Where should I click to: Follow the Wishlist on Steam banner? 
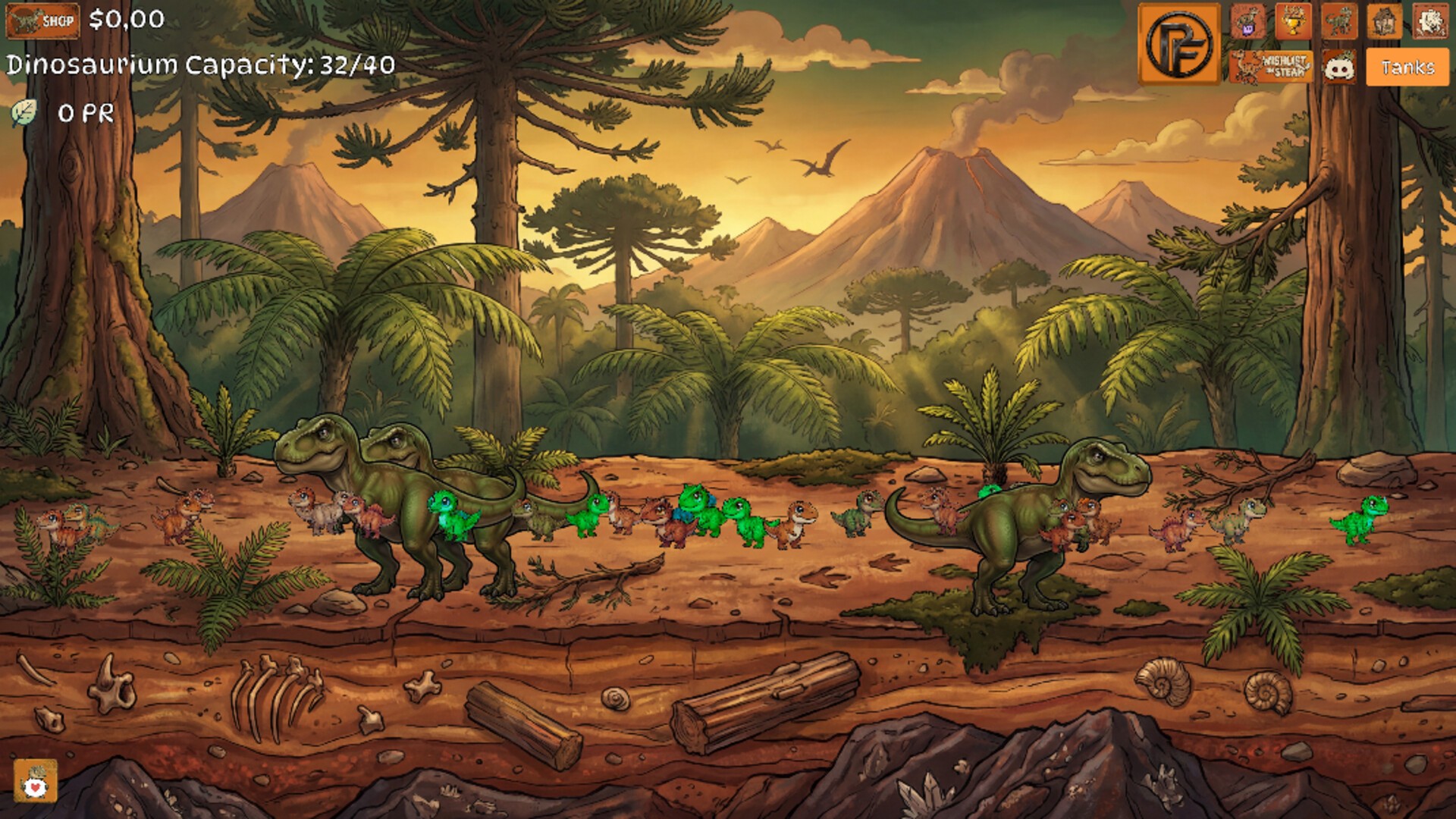coord(1271,67)
